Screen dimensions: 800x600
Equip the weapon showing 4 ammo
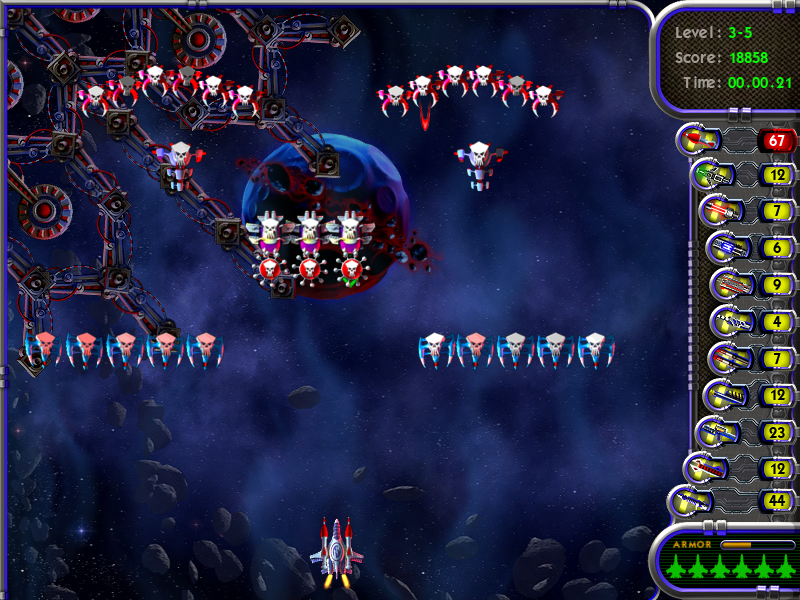tap(729, 322)
